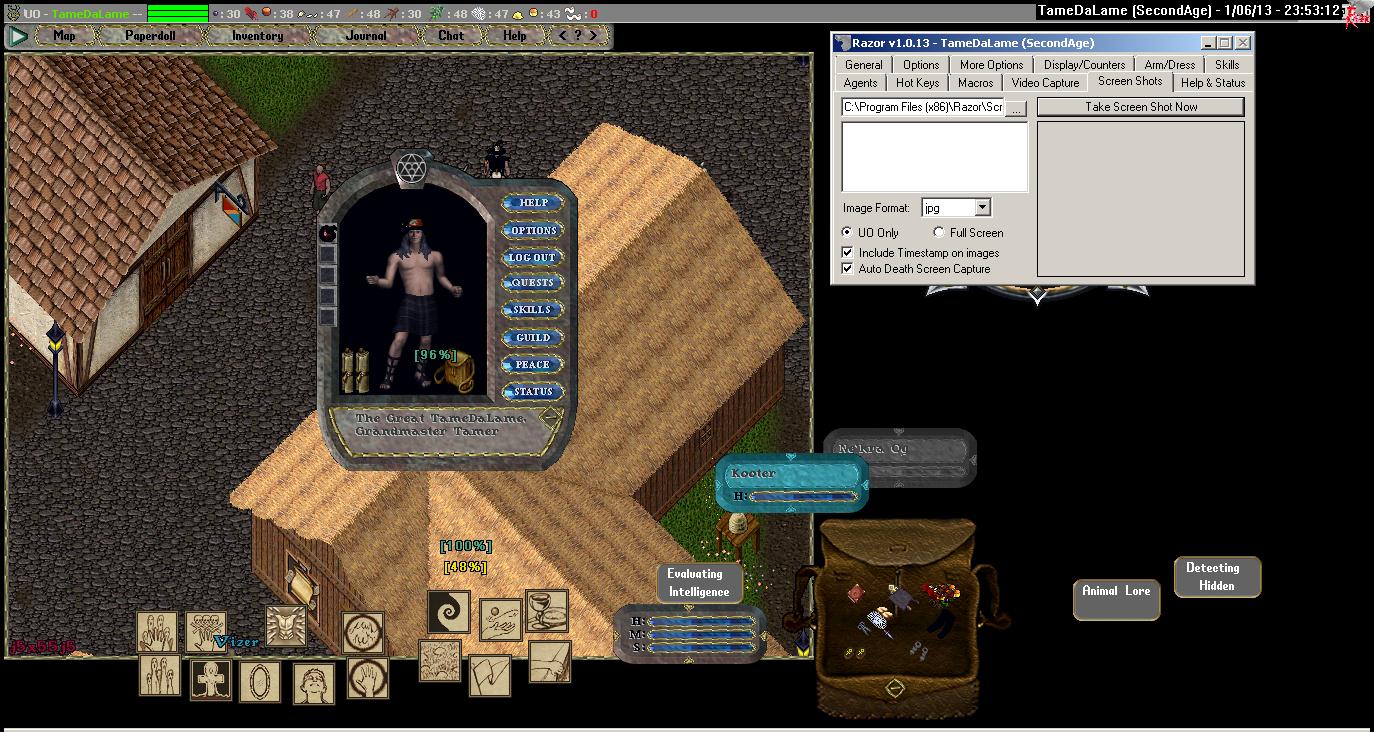Viewport: 1374px width, 732px height.
Task: Show the Journal from the menu bar
Action: [x=365, y=36]
